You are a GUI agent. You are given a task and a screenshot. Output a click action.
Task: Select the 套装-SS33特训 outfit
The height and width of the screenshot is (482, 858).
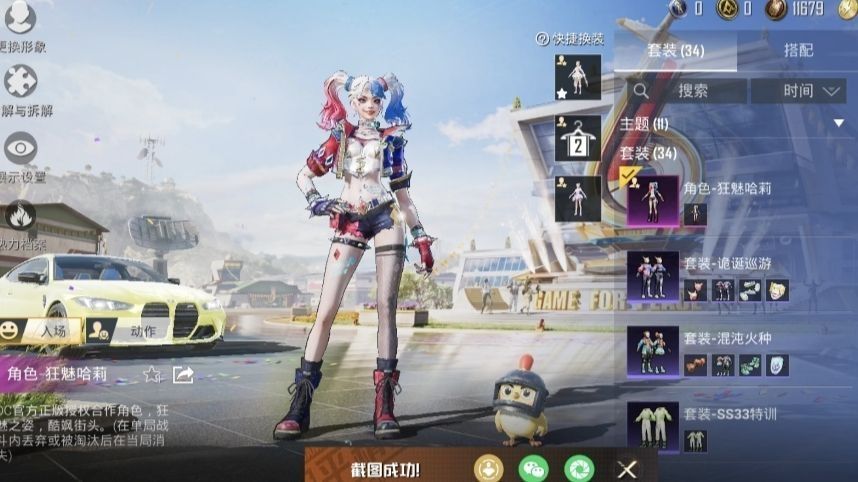(x=652, y=427)
